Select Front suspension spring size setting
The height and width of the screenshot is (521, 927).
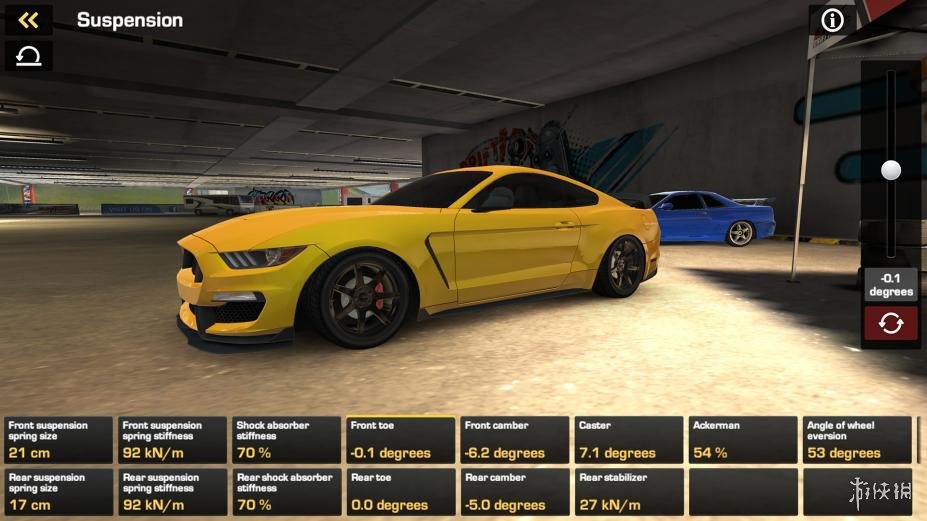pos(59,440)
